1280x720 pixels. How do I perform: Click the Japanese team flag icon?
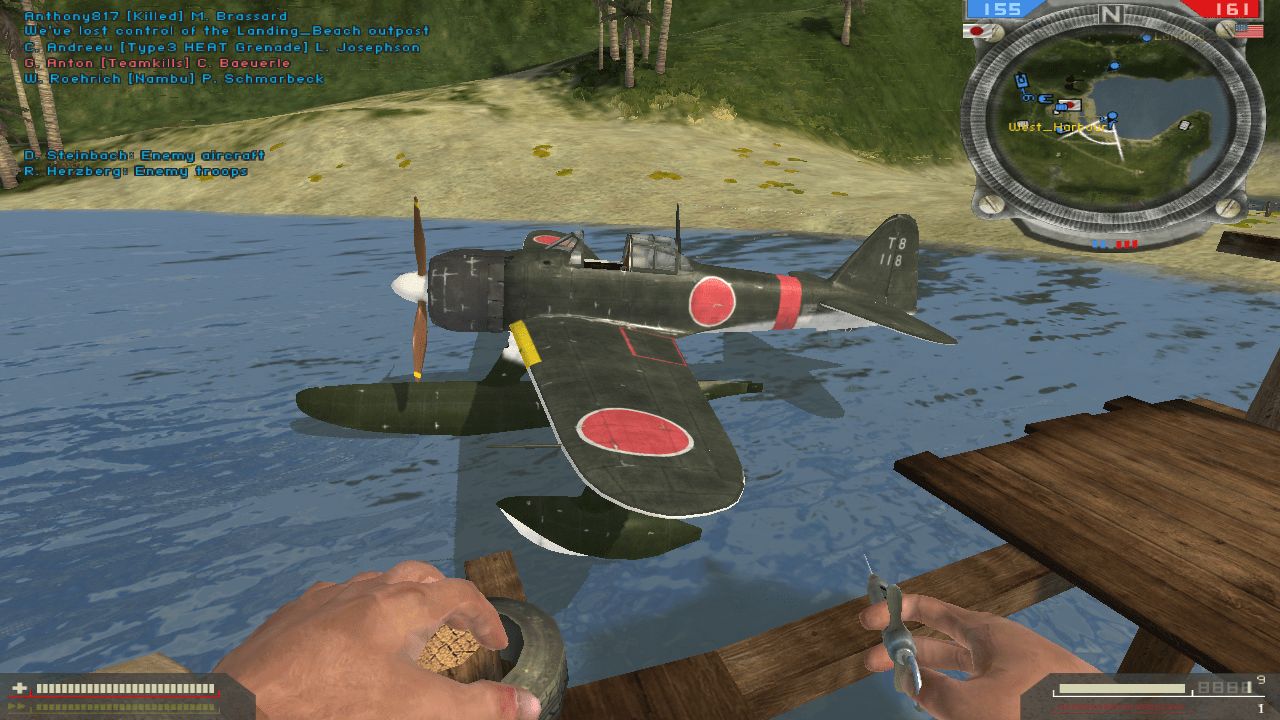pyautogui.click(x=976, y=31)
